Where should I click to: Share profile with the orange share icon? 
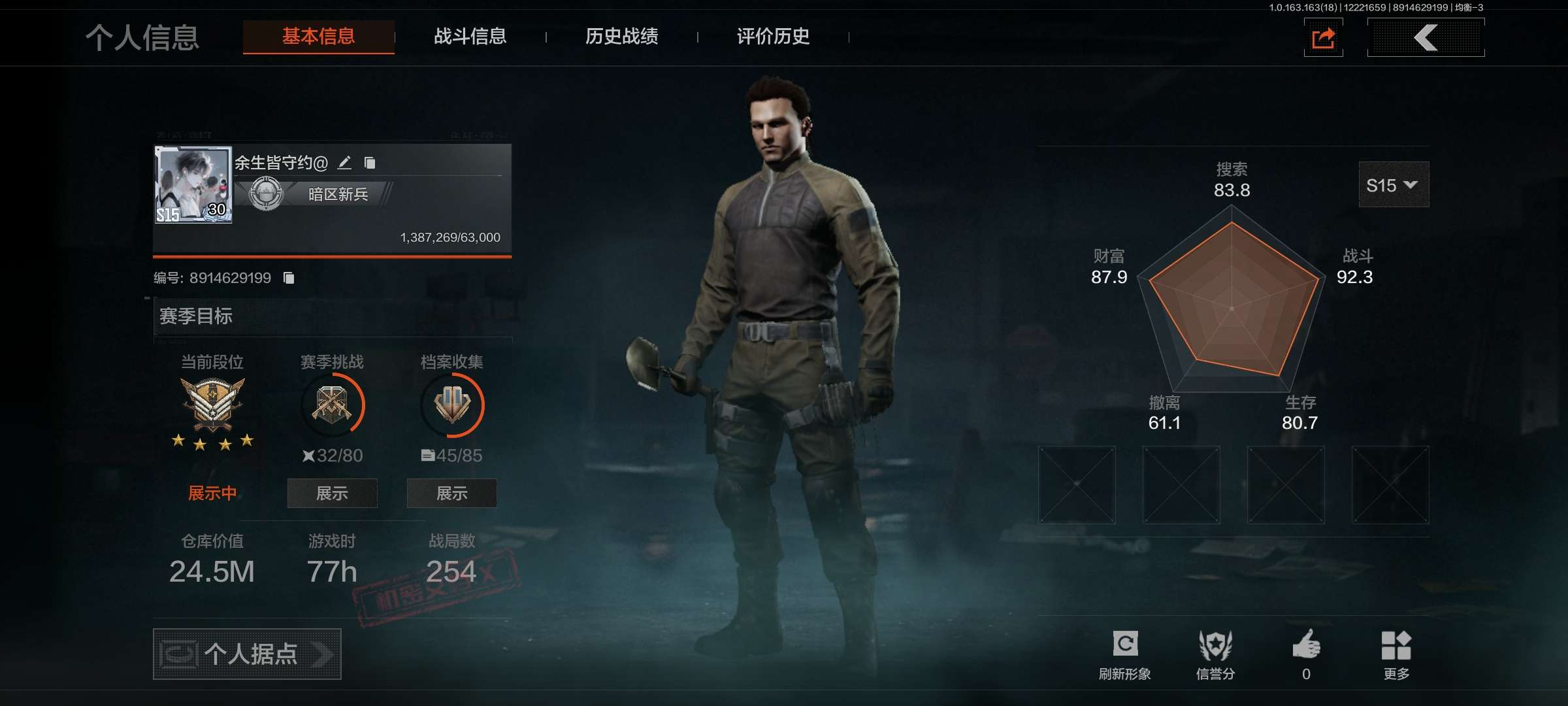[1323, 38]
